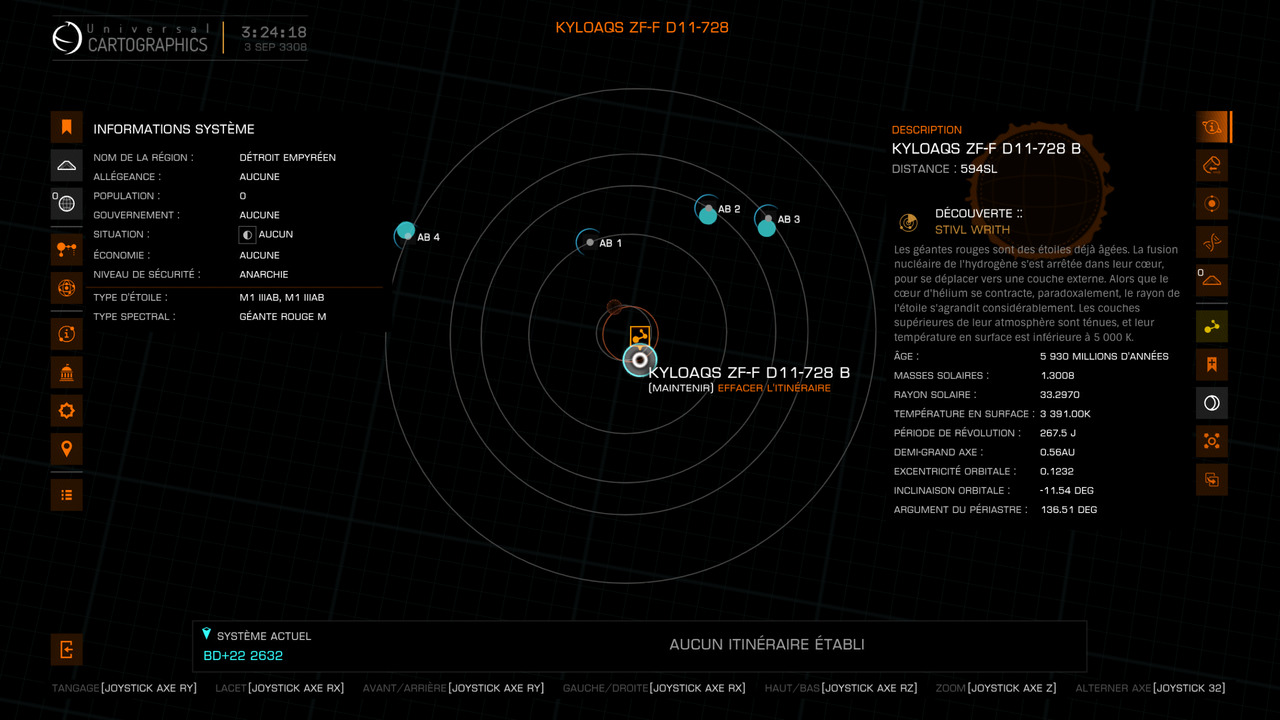Image resolution: width=1280 pixels, height=720 pixels.
Task: Click Effacer l'itinéraire to clear route
Action: tap(773, 388)
